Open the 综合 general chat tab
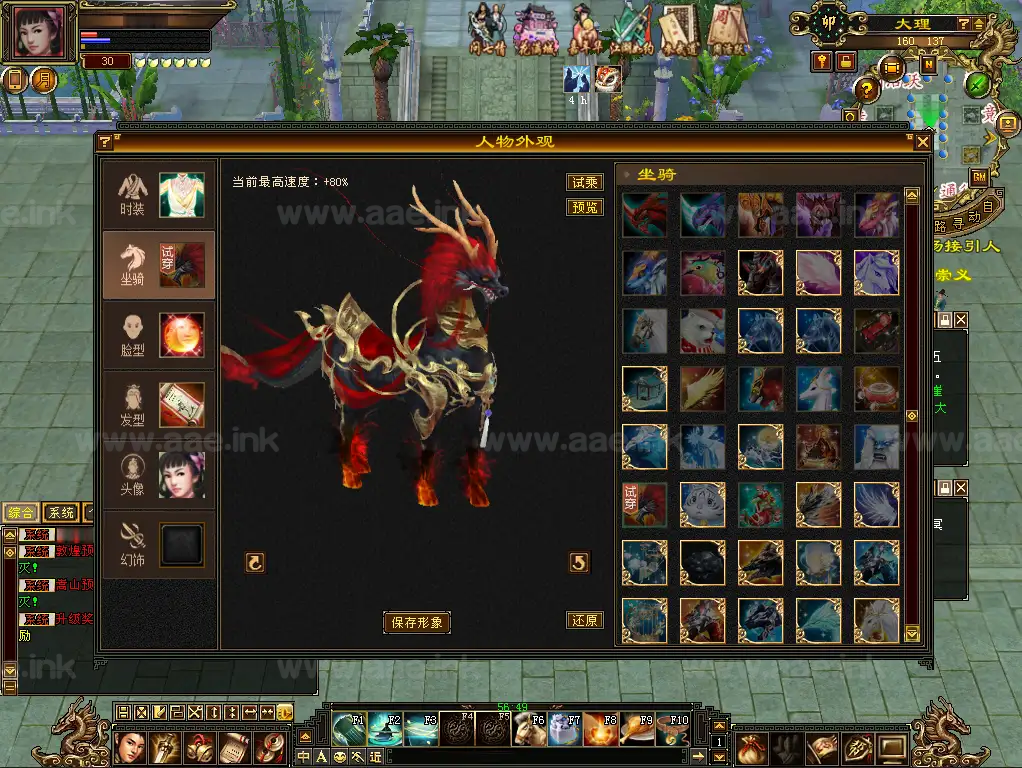 coord(22,513)
